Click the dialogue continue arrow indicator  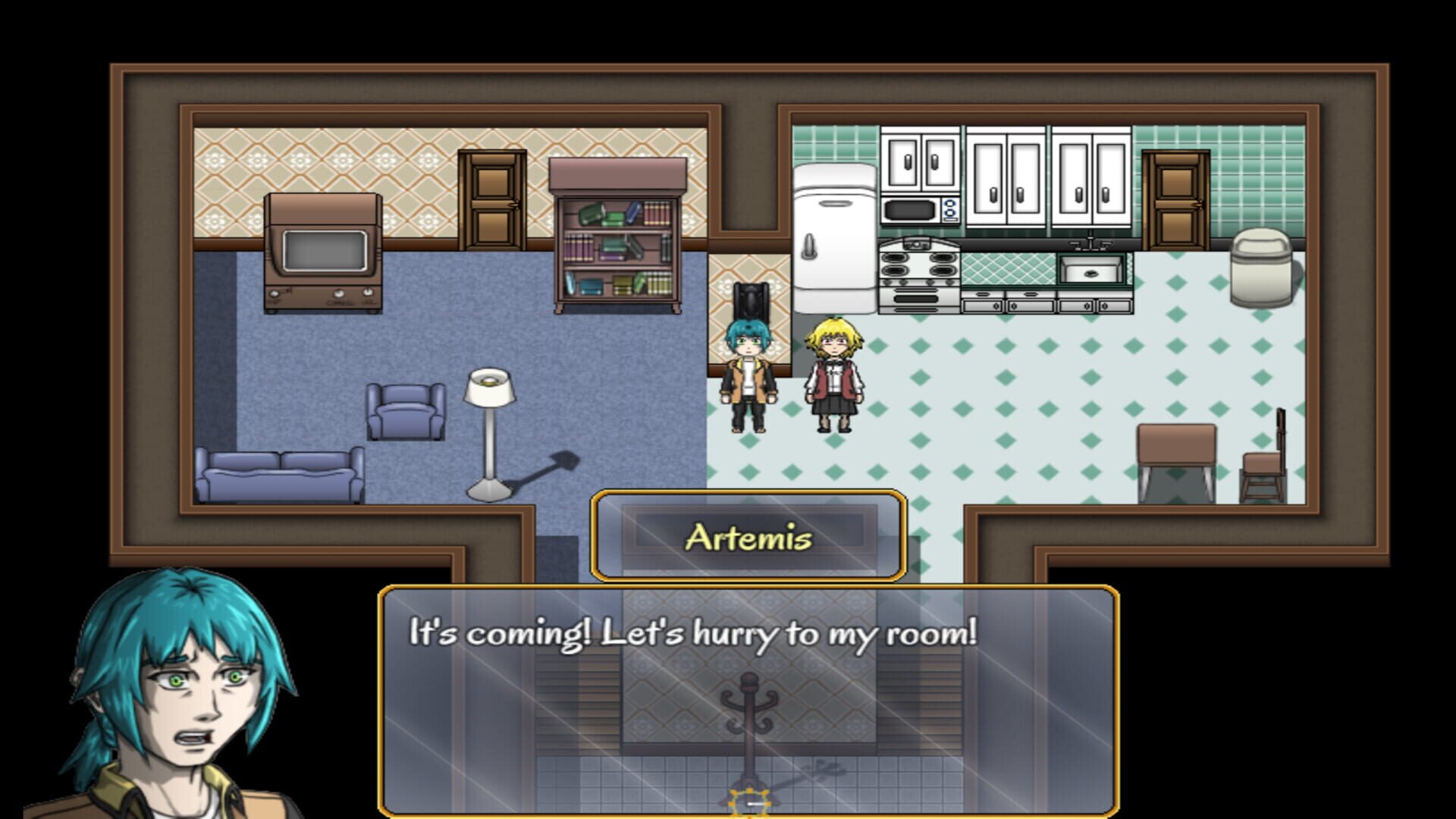point(751,800)
